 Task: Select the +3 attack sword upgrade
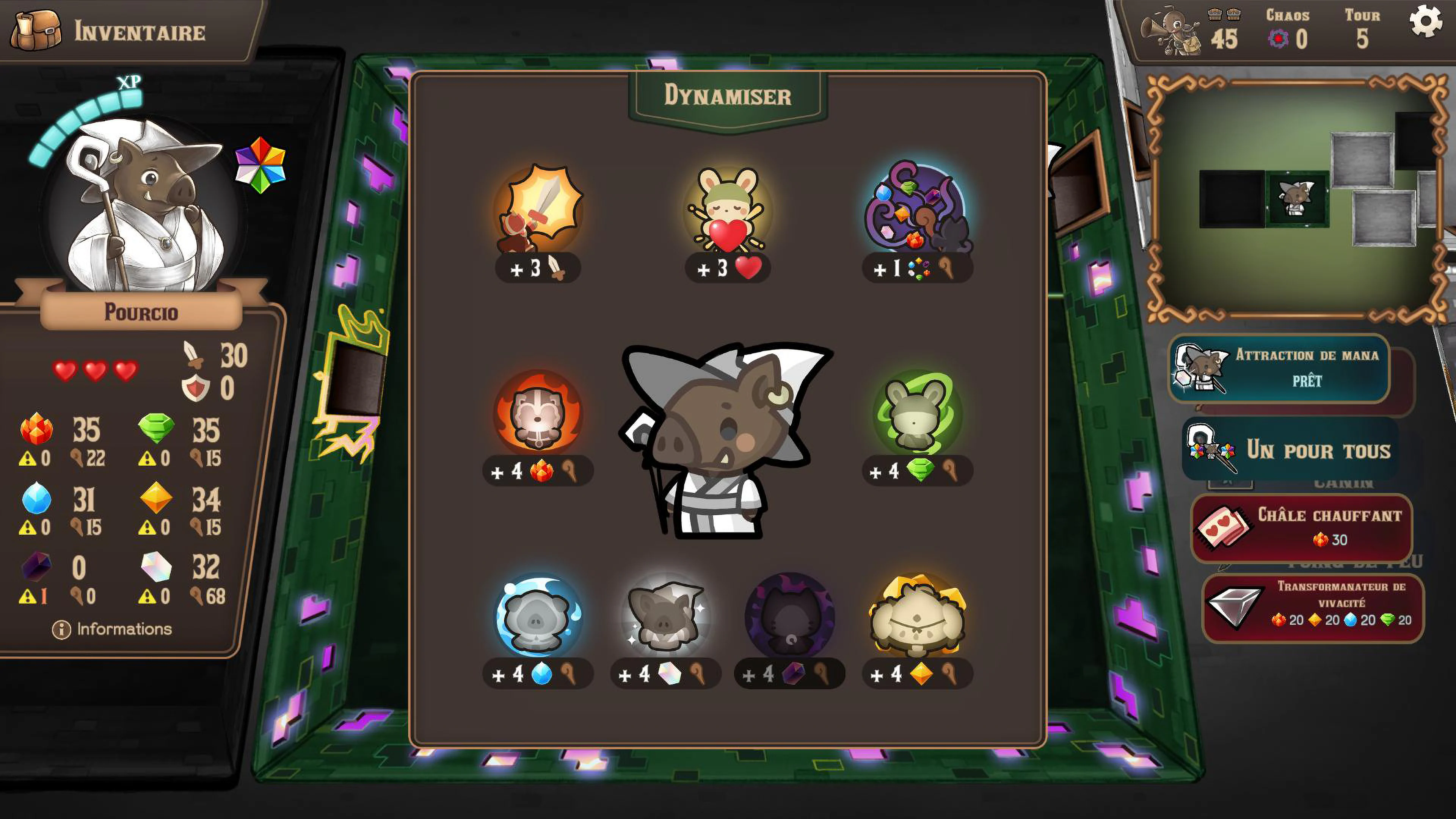pyautogui.click(x=537, y=218)
